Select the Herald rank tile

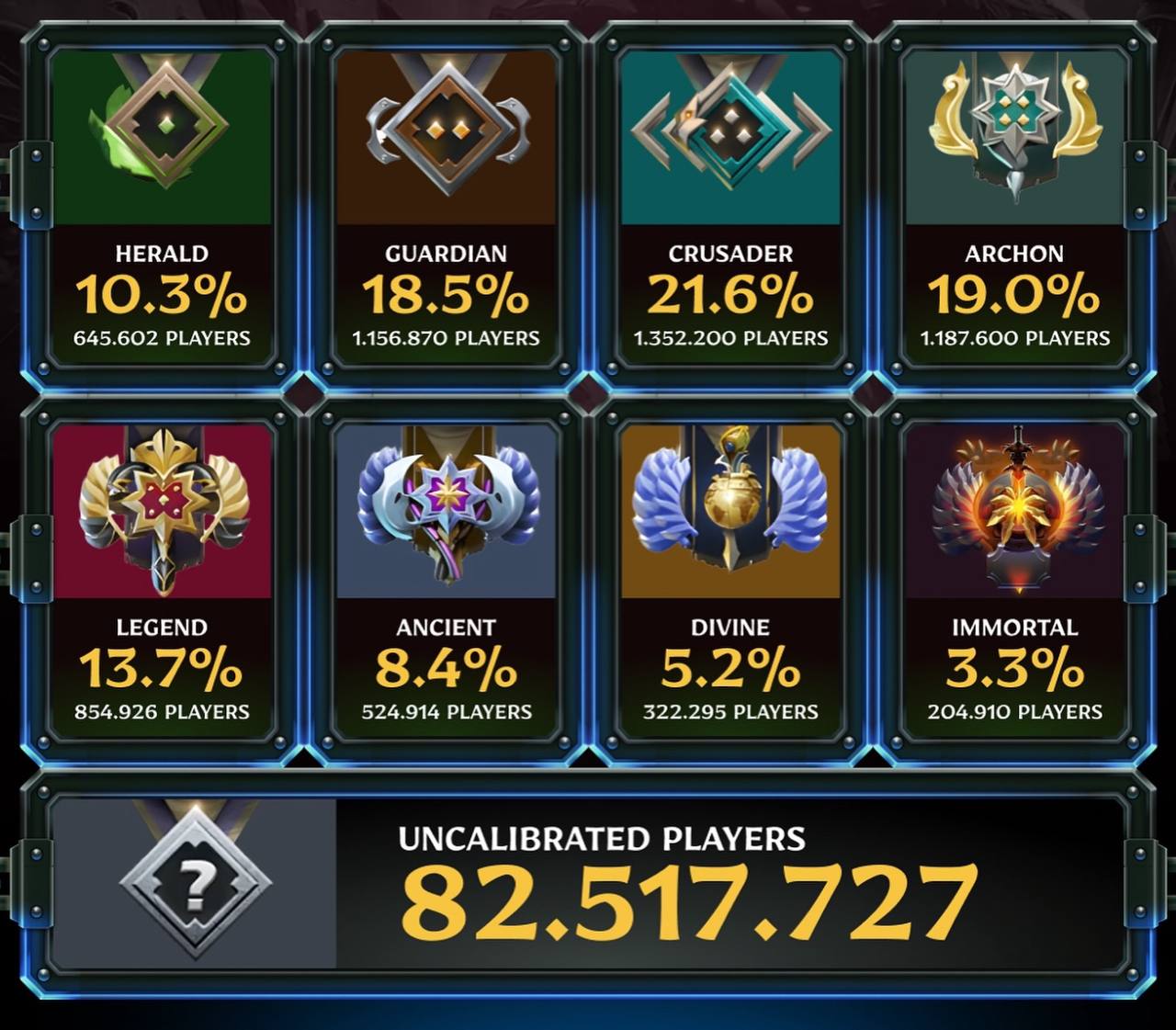pyautogui.click(x=162, y=207)
